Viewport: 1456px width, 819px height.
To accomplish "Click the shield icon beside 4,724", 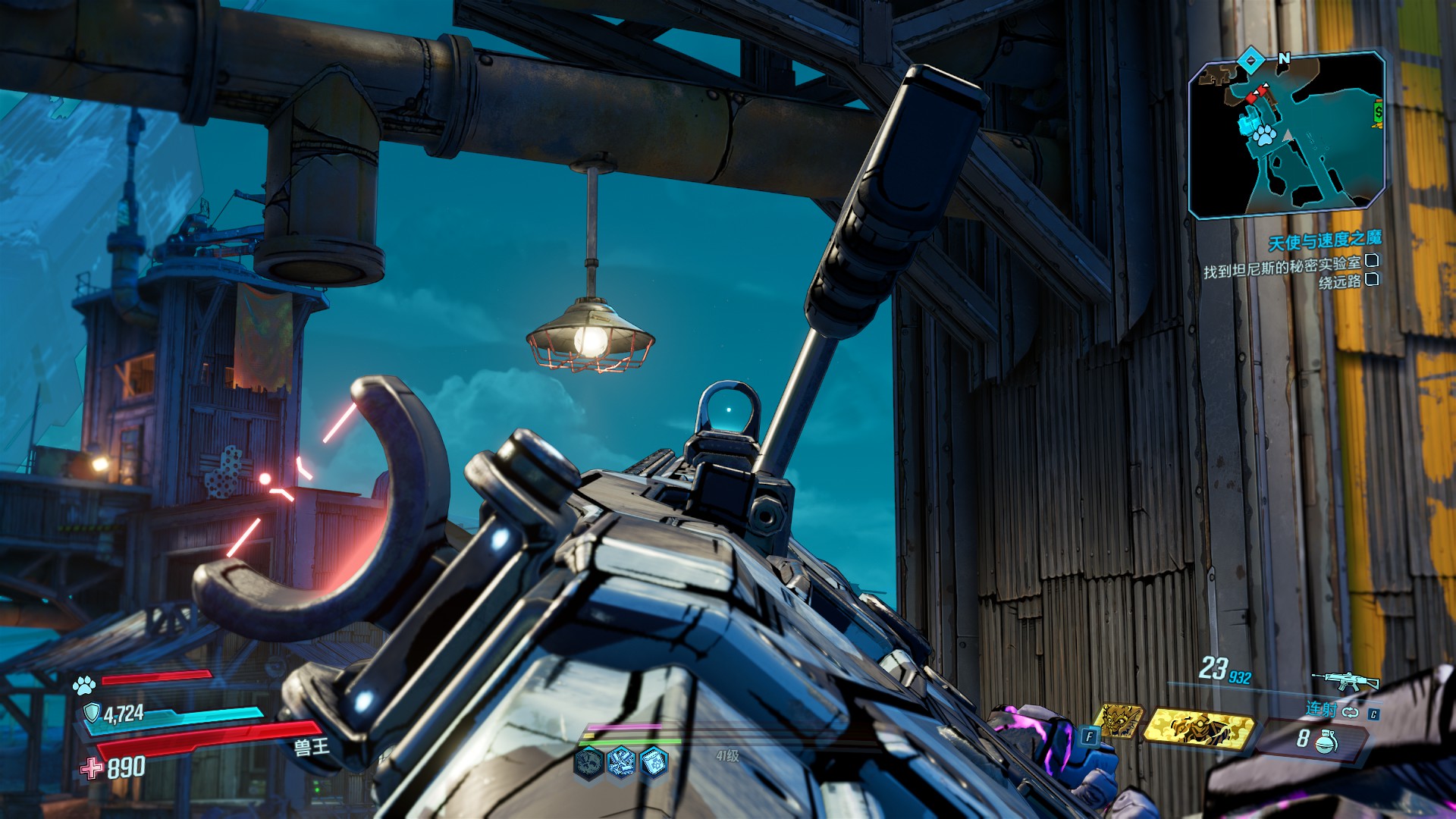I will pos(92,713).
